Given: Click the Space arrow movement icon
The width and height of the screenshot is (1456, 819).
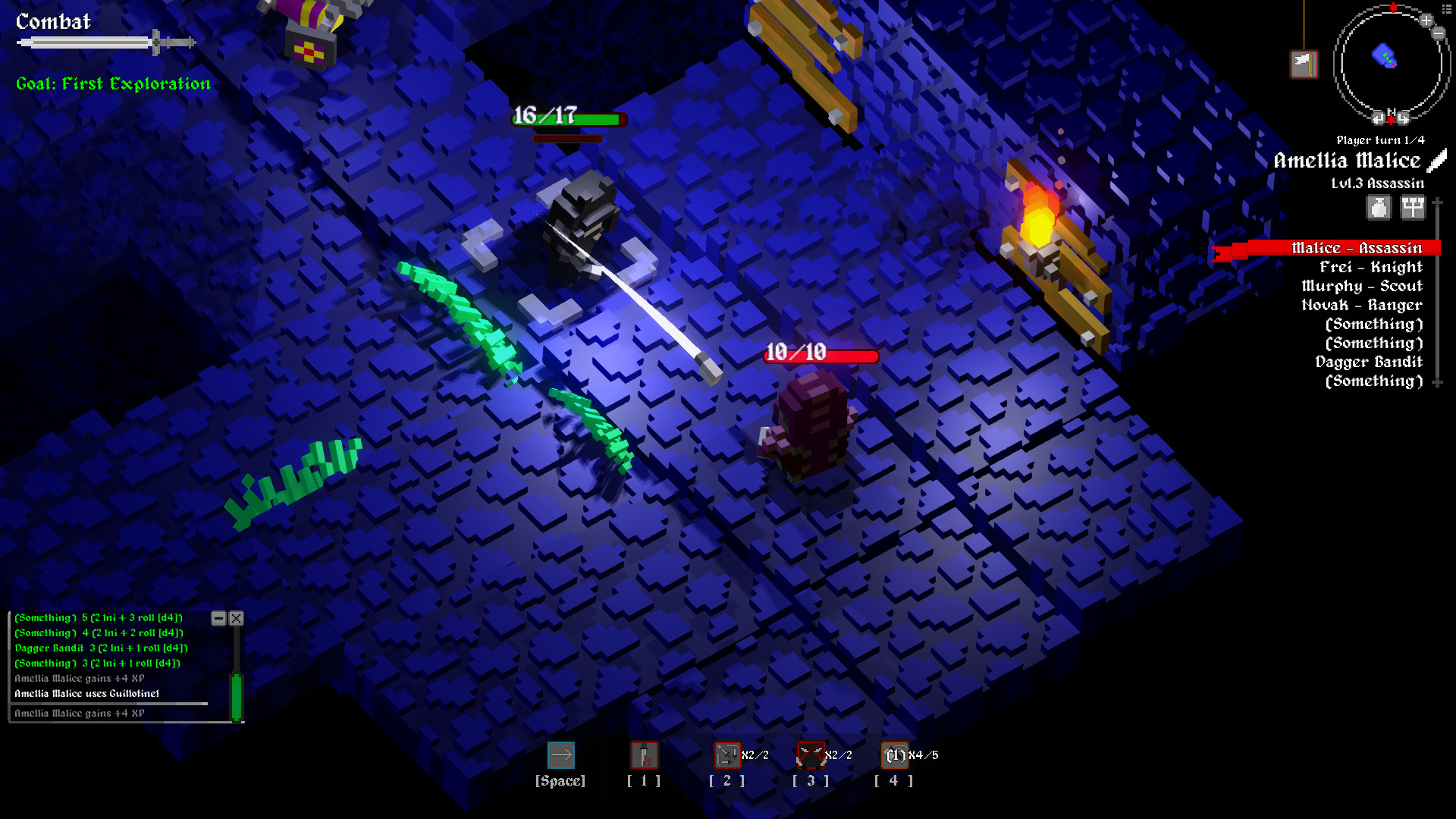Looking at the screenshot, I should pyautogui.click(x=561, y=755).
